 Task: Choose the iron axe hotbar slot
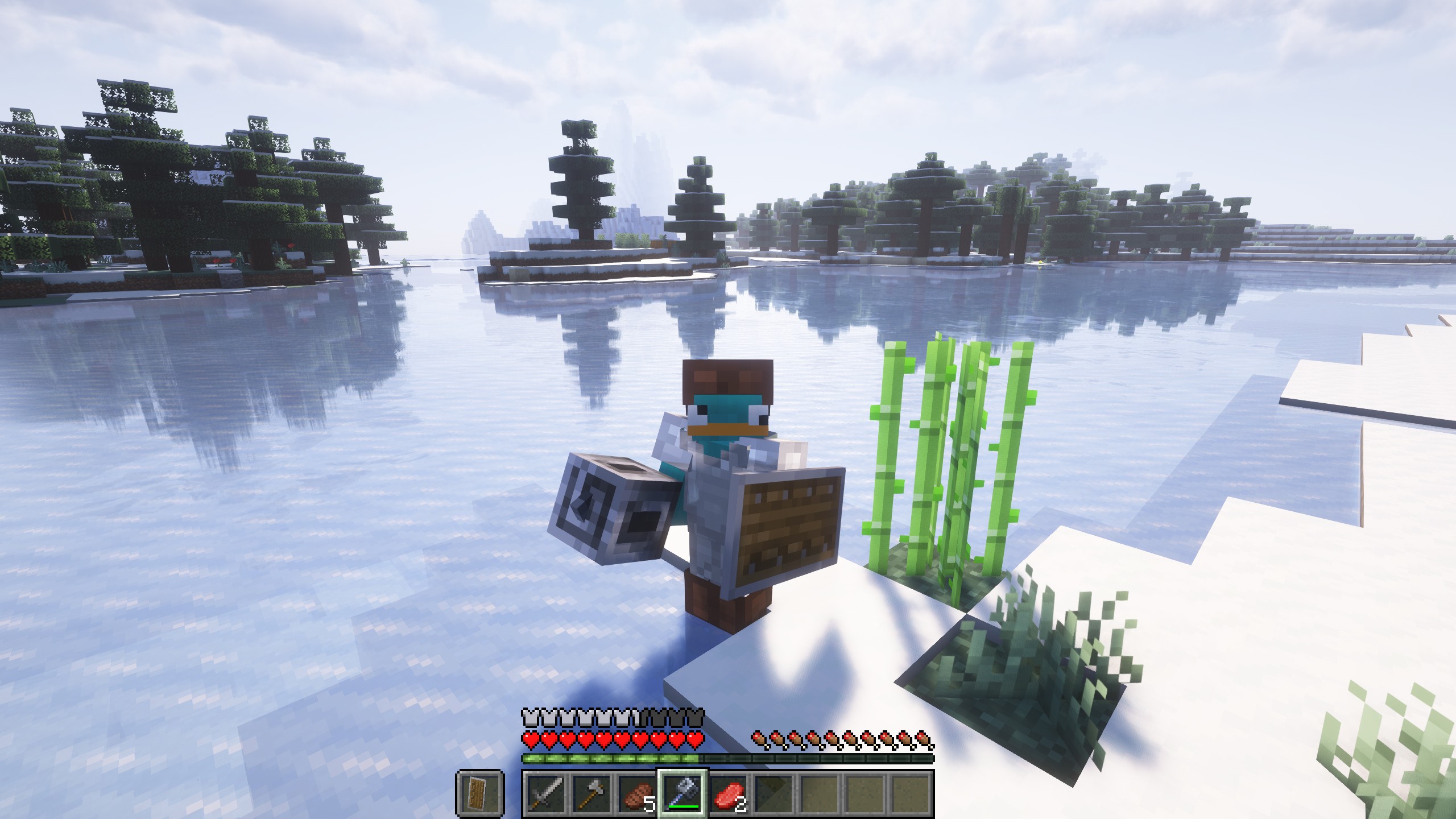[591, 794]
